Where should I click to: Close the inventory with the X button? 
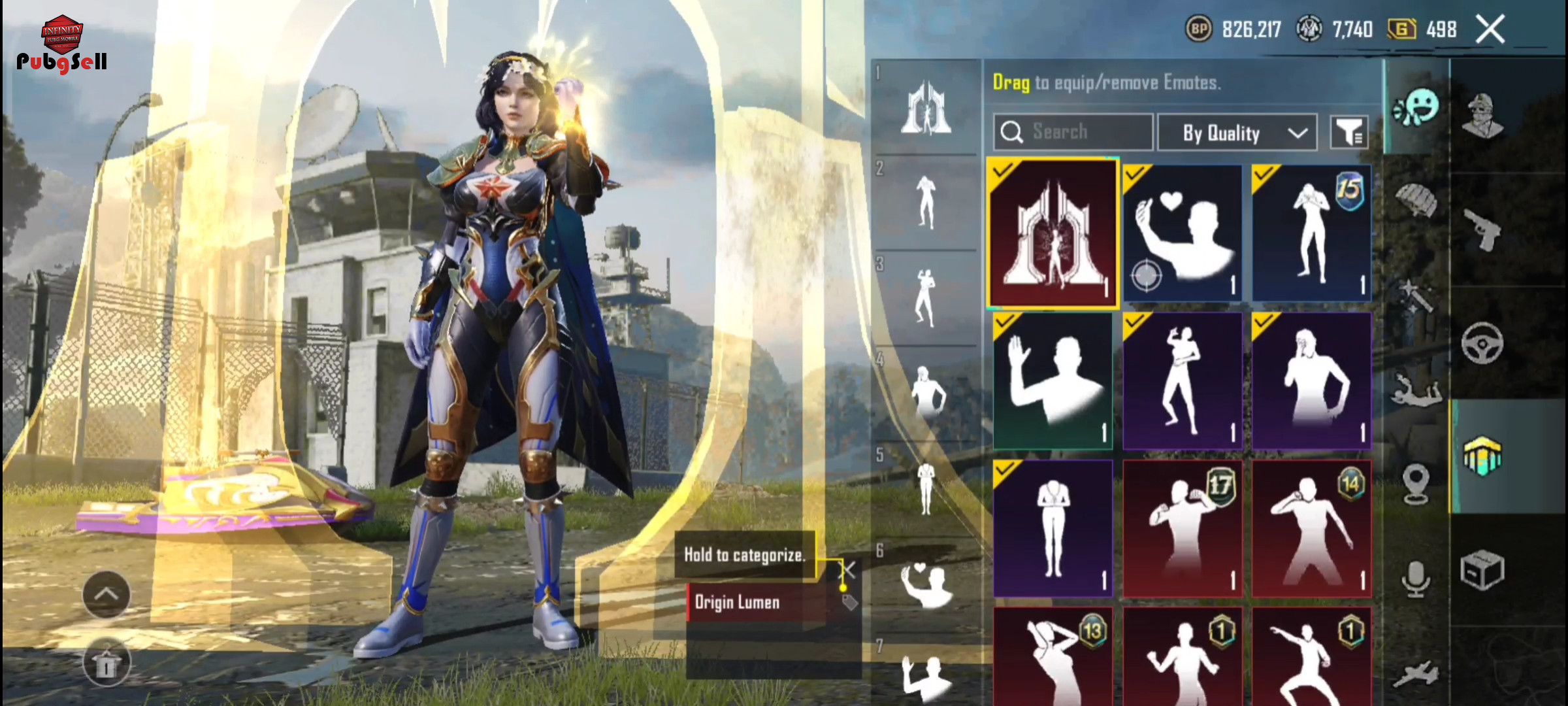click(x=1490, y=29)
